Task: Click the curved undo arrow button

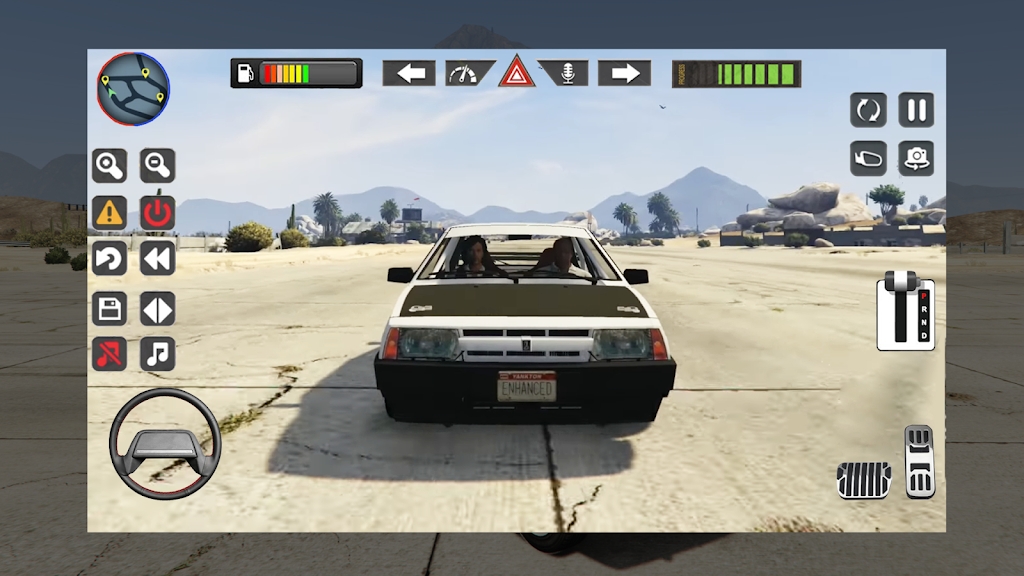Action: pos(110,259)
